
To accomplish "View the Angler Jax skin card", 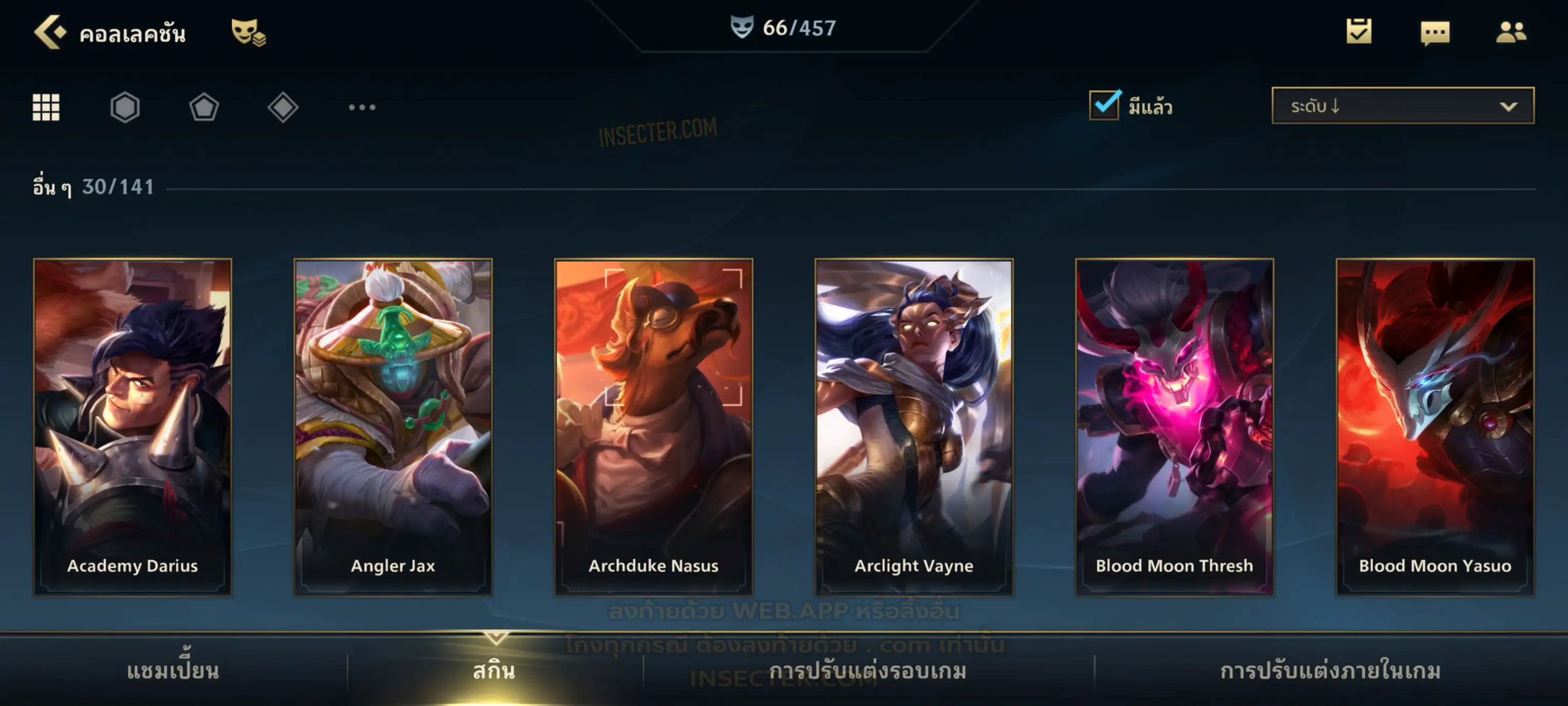I will (x=393, y=426).
